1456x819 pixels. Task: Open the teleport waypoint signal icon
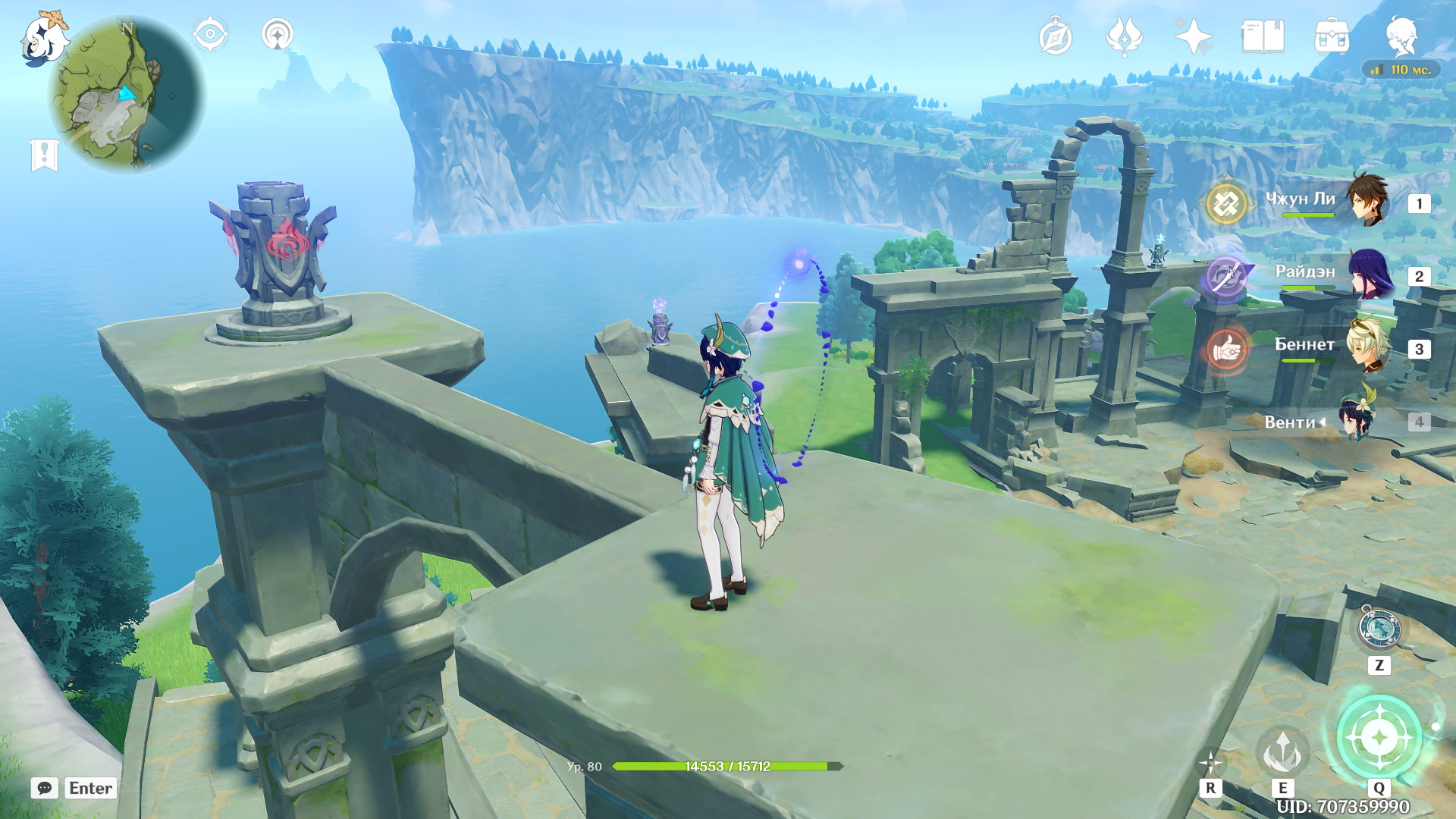tap(278, 35)
